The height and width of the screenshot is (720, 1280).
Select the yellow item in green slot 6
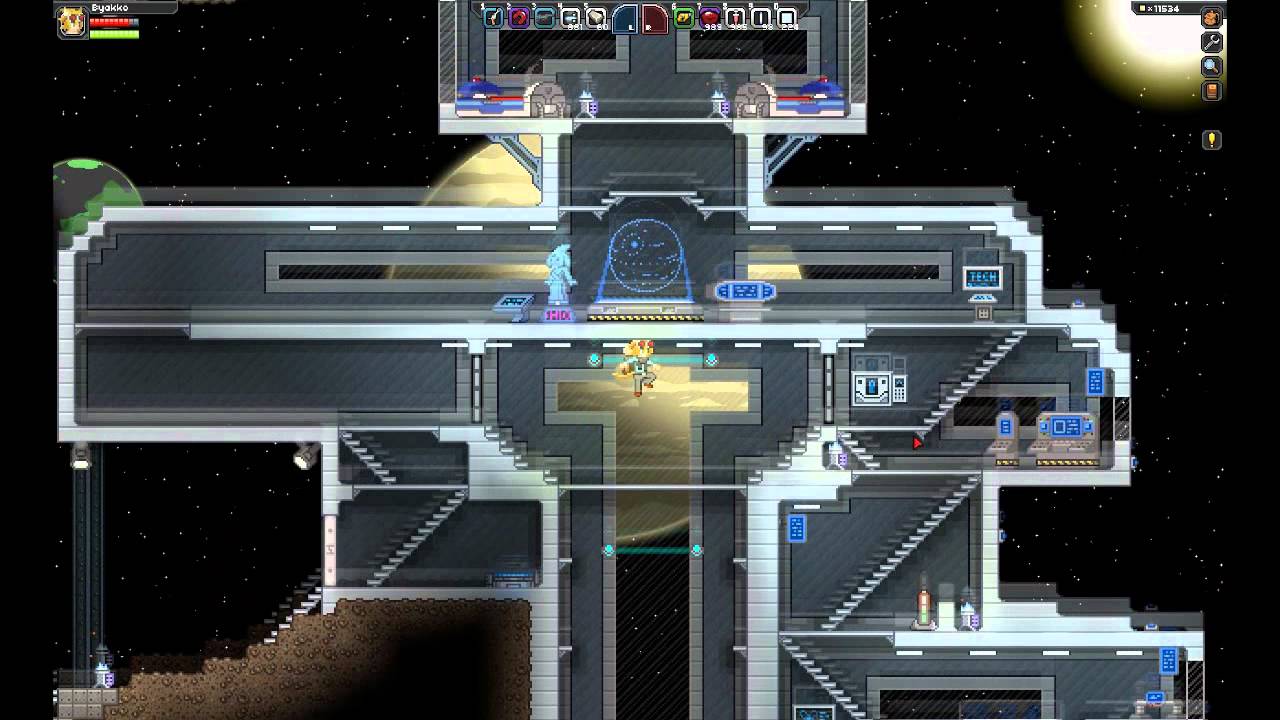[684, 17]
